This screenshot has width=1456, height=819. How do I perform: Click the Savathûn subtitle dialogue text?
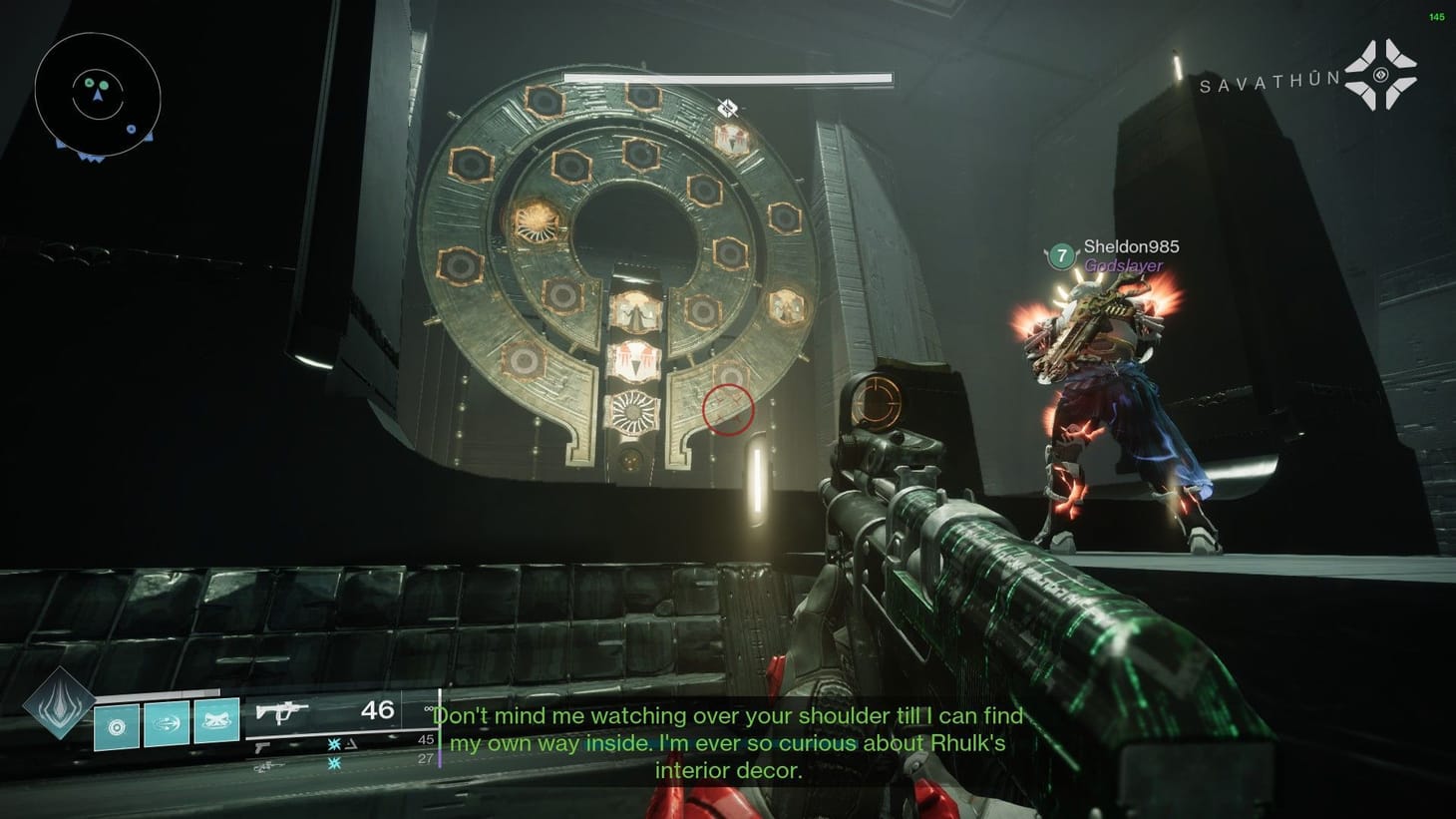(728, 743)
